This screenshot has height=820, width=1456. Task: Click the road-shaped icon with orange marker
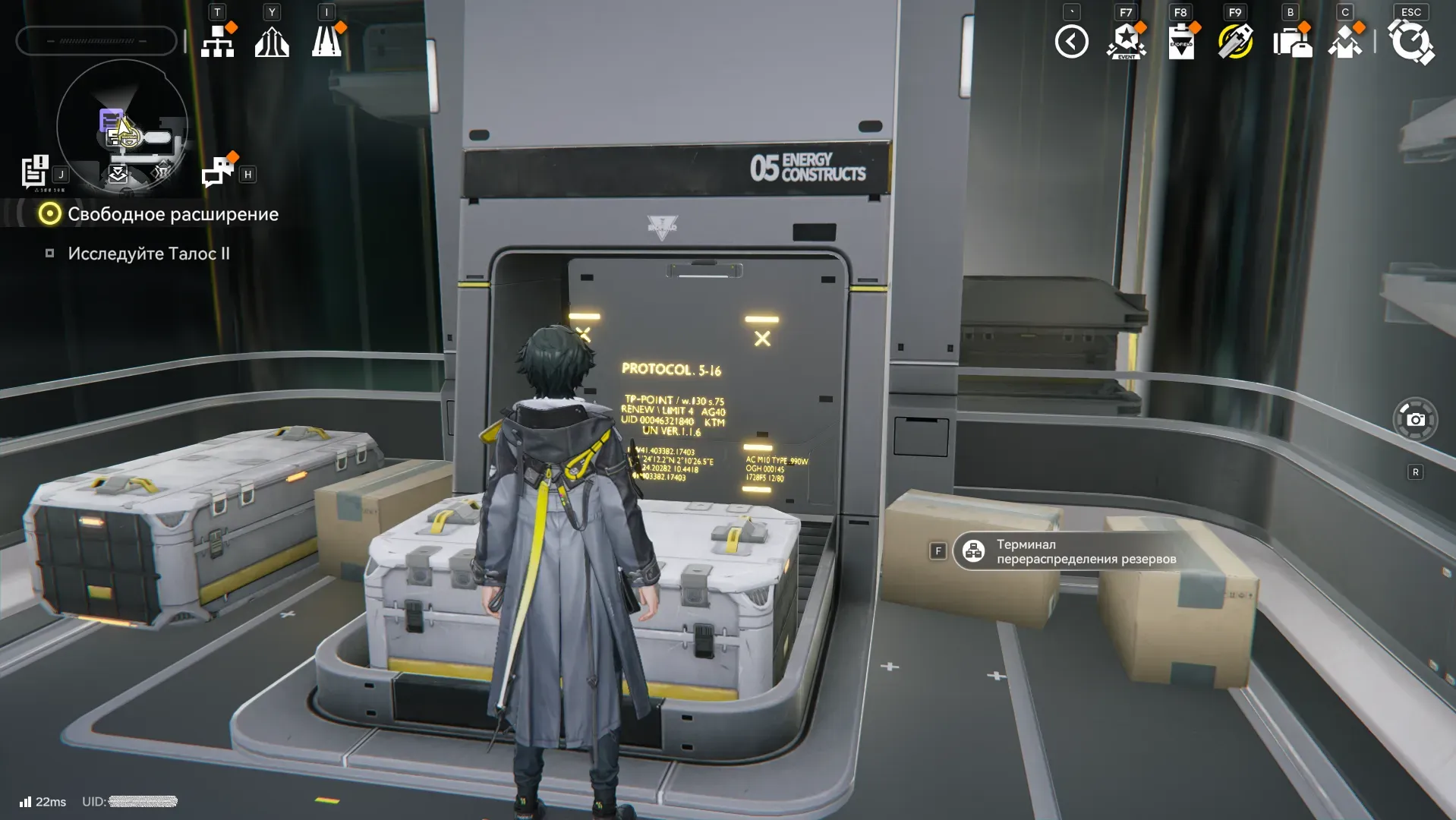(327, 42)
